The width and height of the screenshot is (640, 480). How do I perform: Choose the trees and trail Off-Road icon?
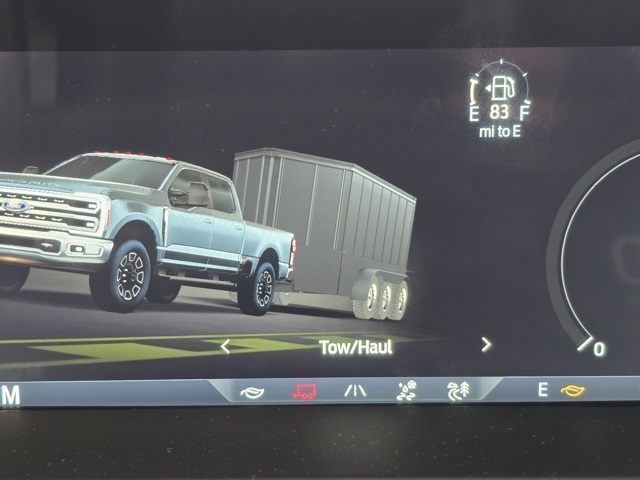click(458, 391)
